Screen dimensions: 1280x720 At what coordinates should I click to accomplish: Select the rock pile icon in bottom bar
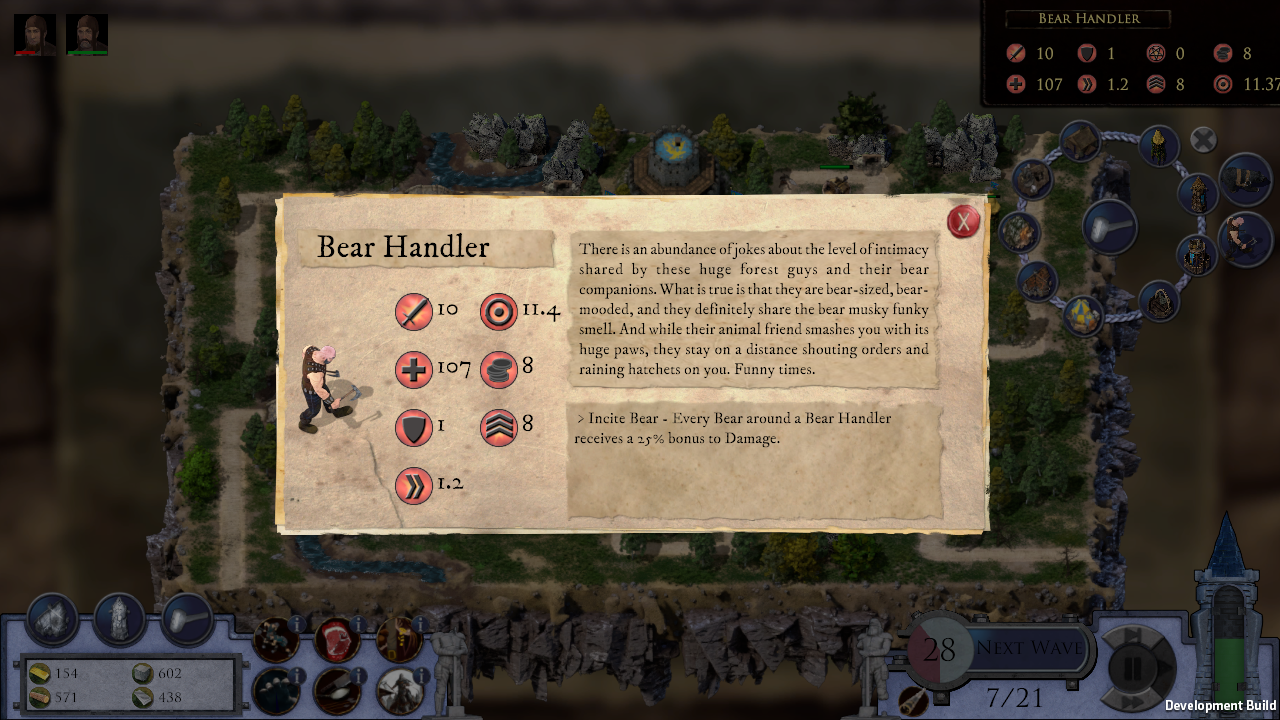tap(53, 619)
